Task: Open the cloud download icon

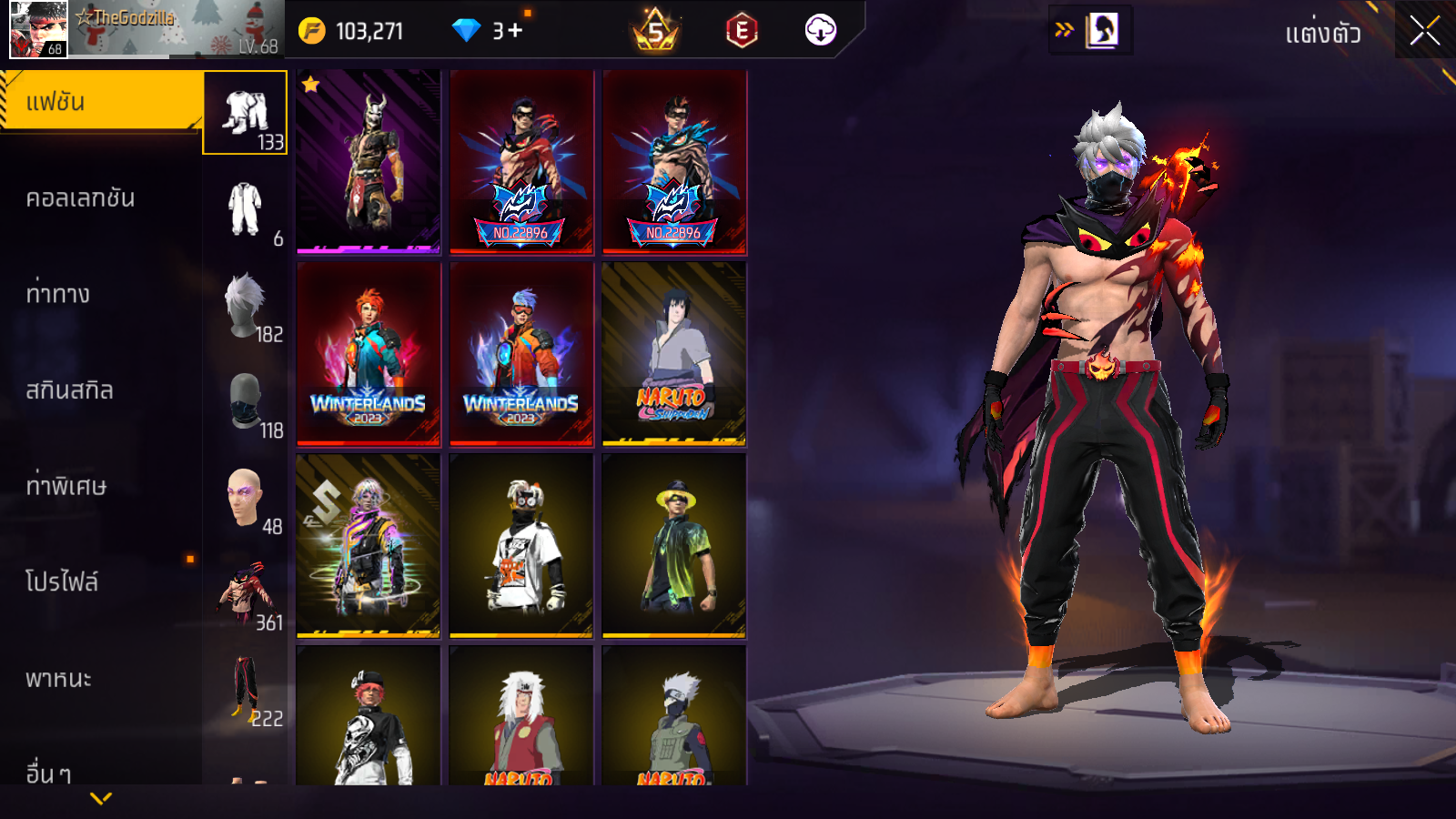Action: pyautogui.click(x=820, y=31)
